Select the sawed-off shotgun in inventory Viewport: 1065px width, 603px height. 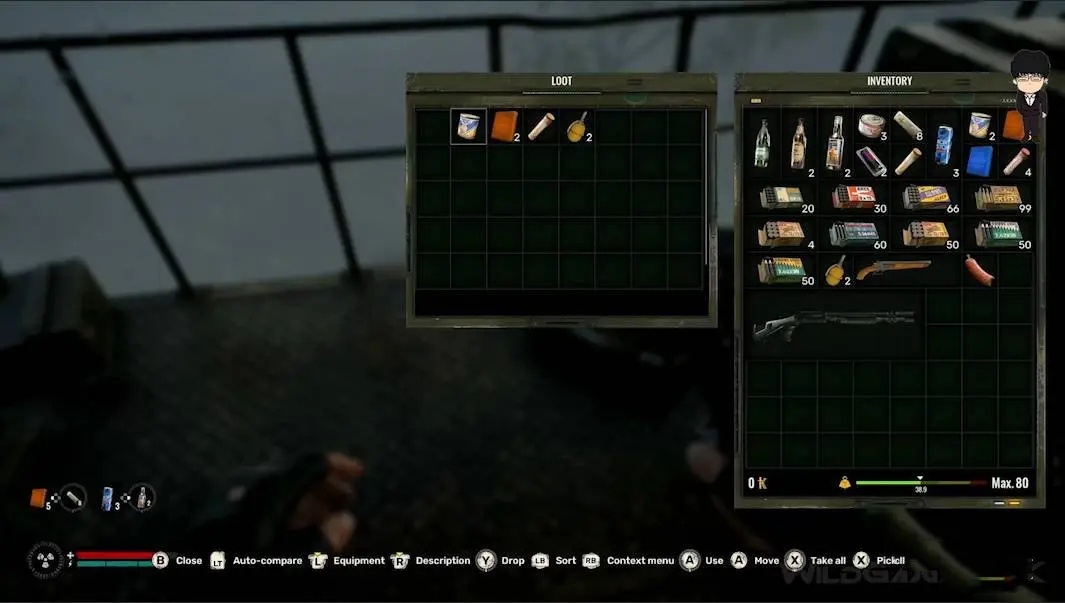pyautogui.click(x=892, y=270)
